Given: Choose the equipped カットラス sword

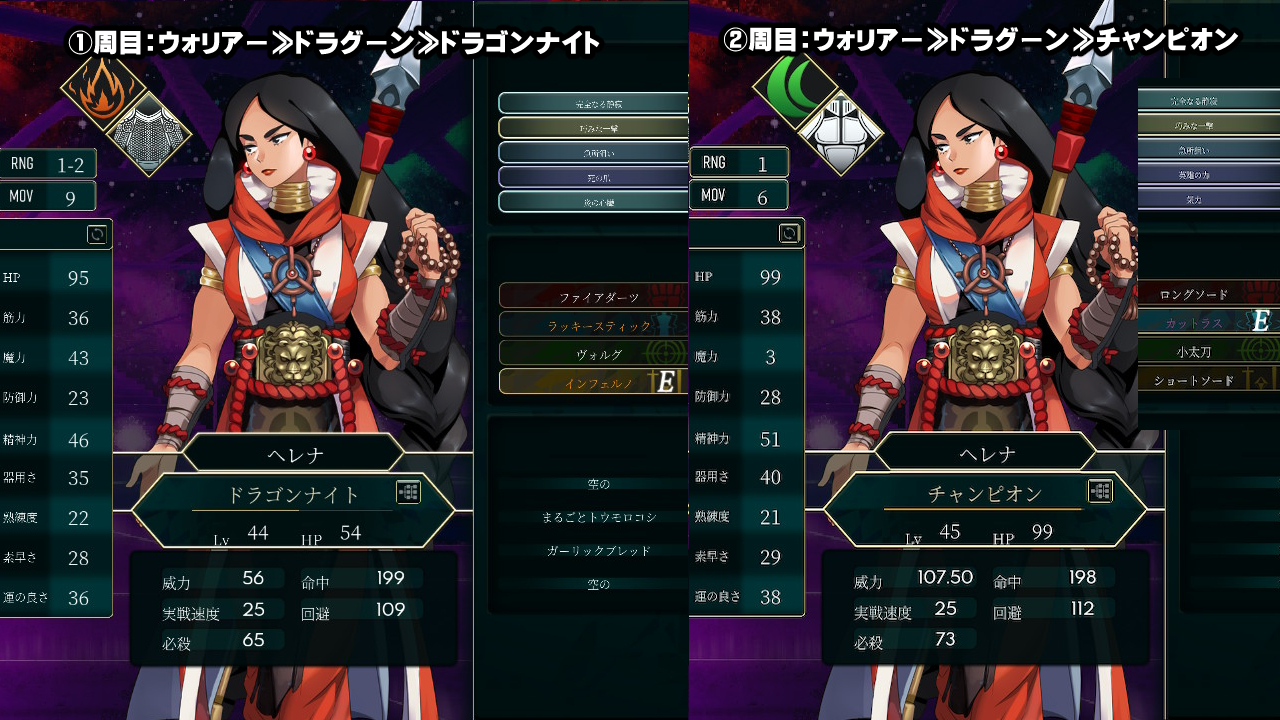Looking at the screenshot, I should tap(1193, 322).
